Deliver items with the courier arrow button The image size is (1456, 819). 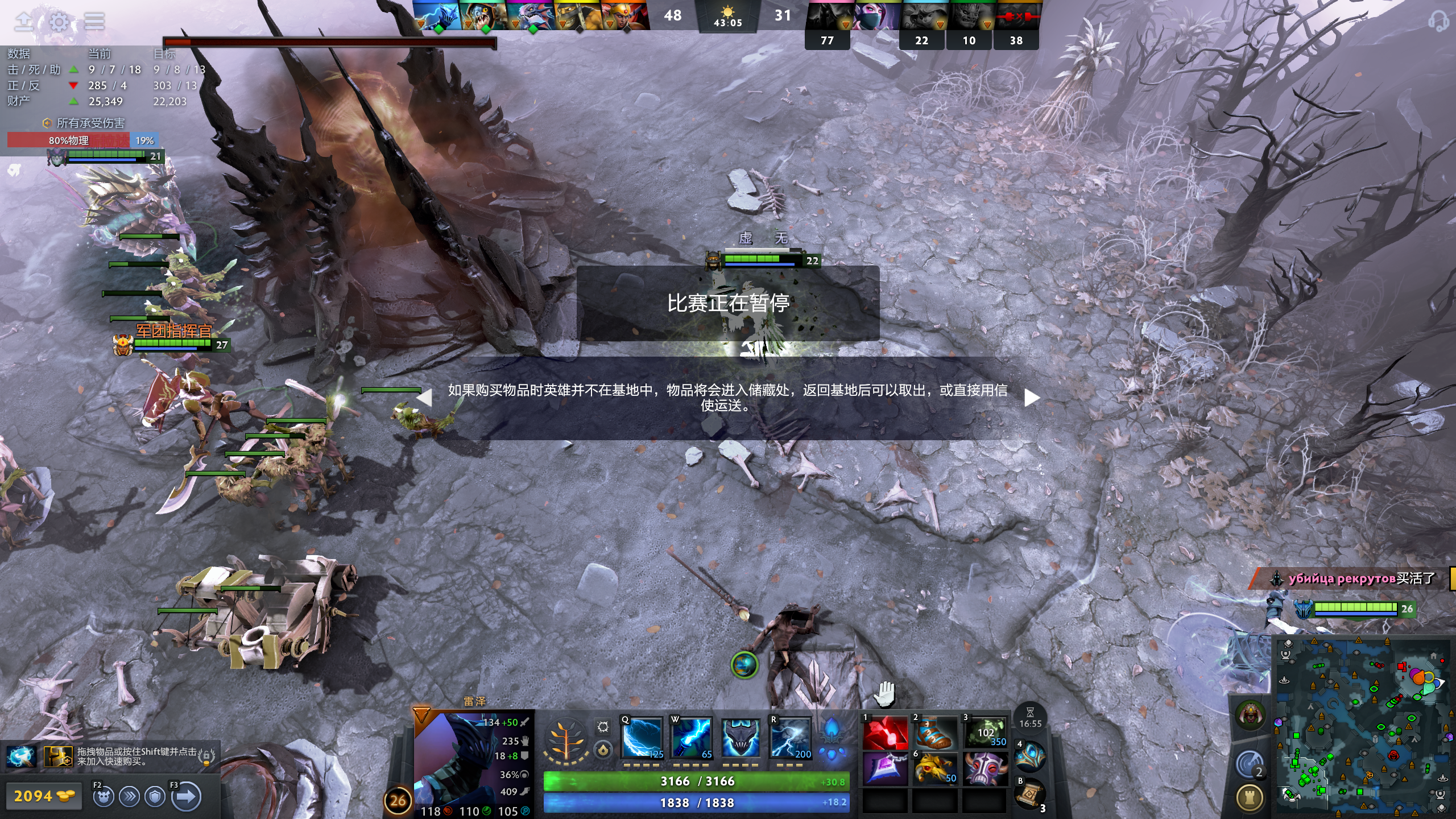pyautogui.click(x=187, y=797)
